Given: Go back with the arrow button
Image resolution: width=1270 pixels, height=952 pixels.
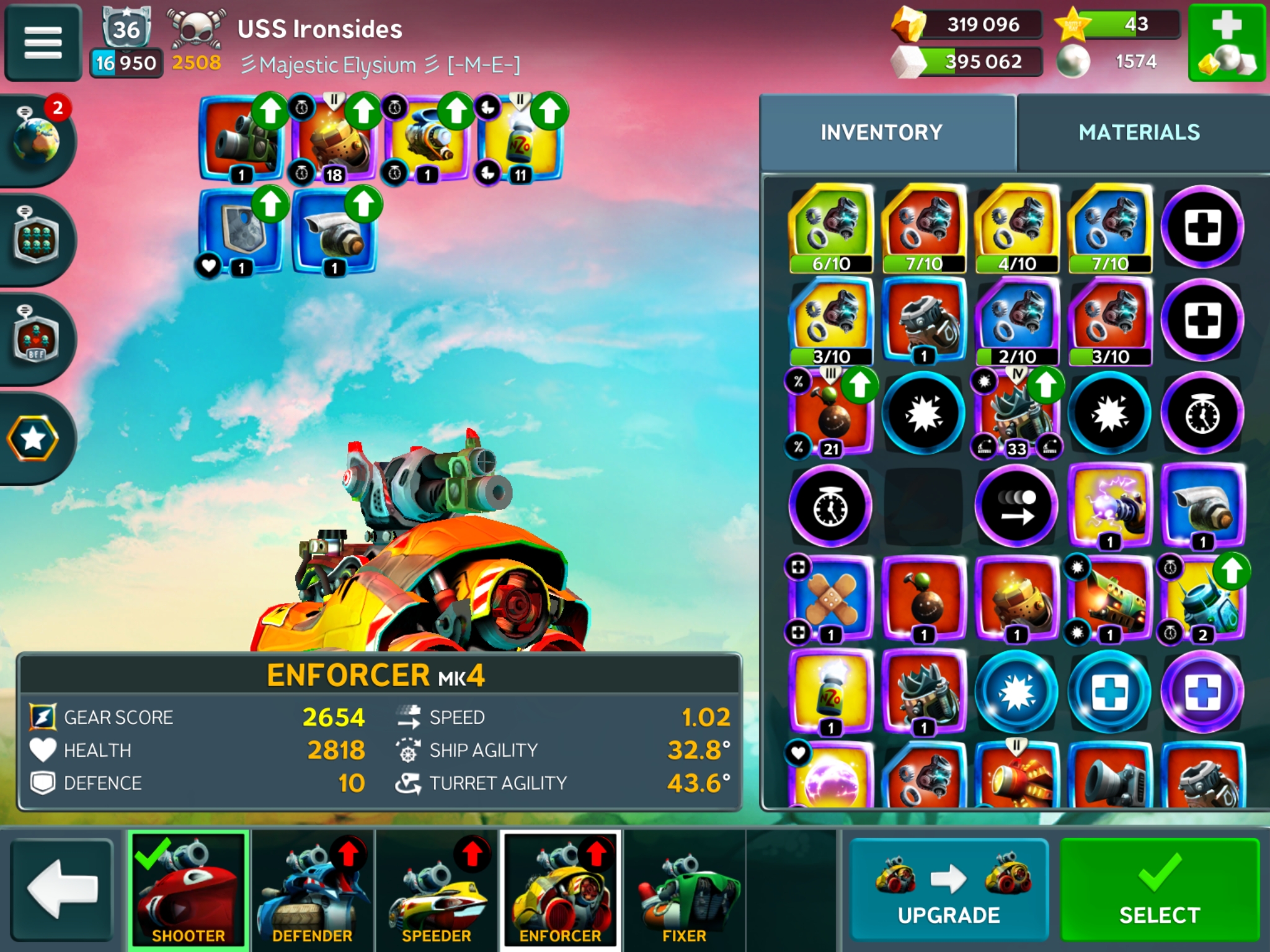Looking at the screenshot, I should click(62, 890).
